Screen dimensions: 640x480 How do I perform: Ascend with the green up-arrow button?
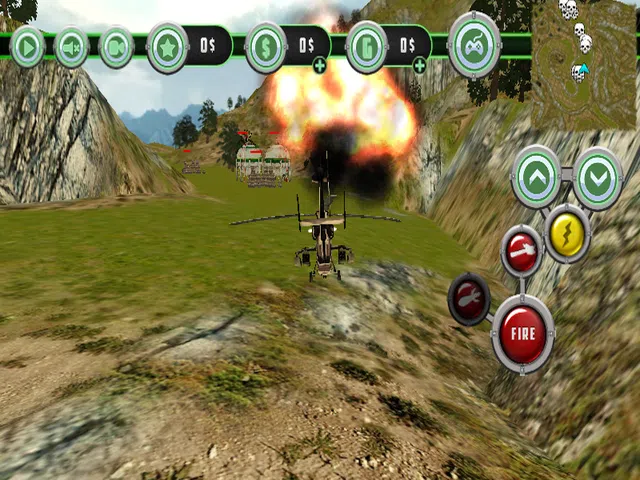click(x=536, y=177)
